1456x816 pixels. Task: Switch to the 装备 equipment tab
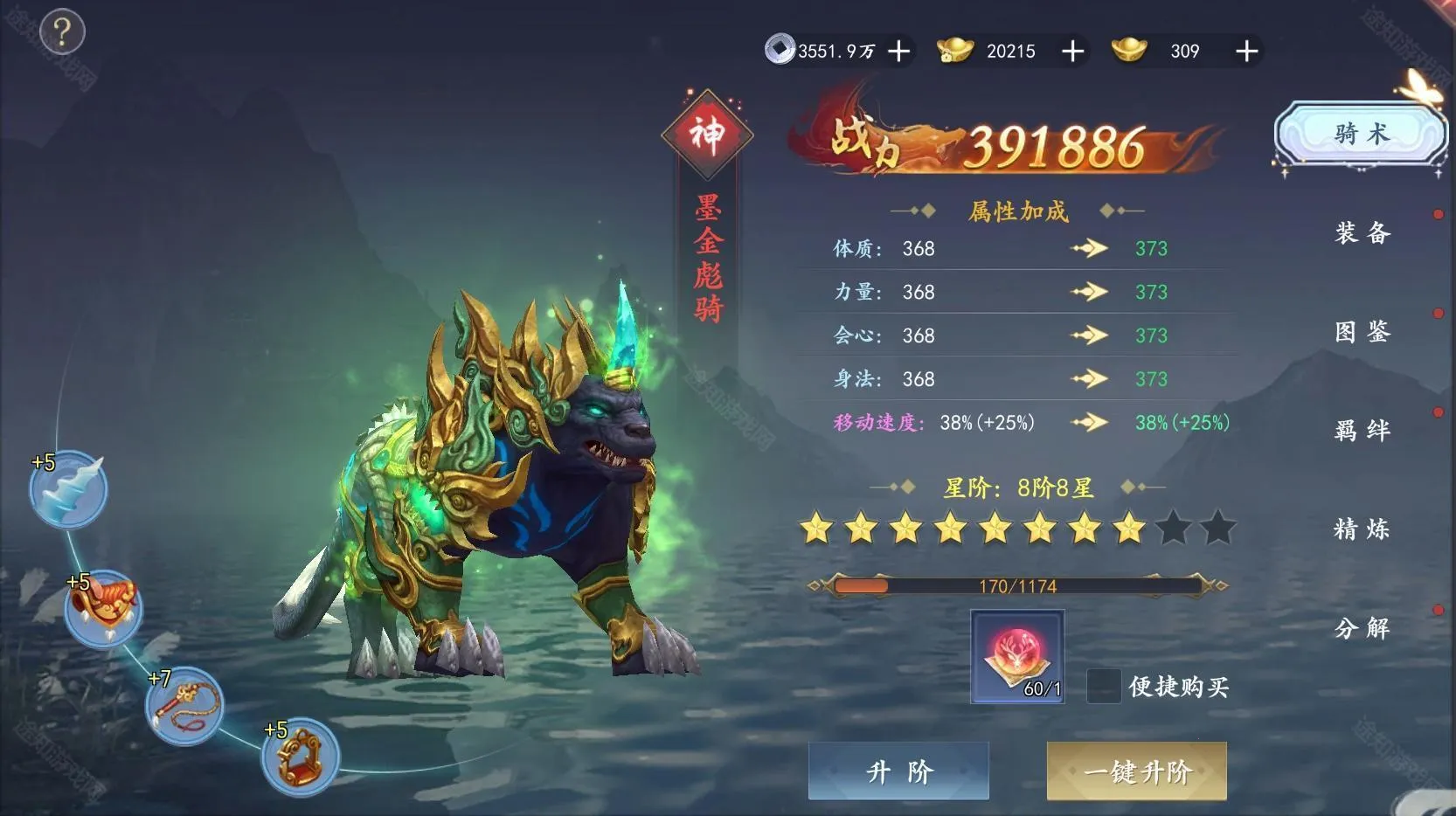(x=1363, y=234)
